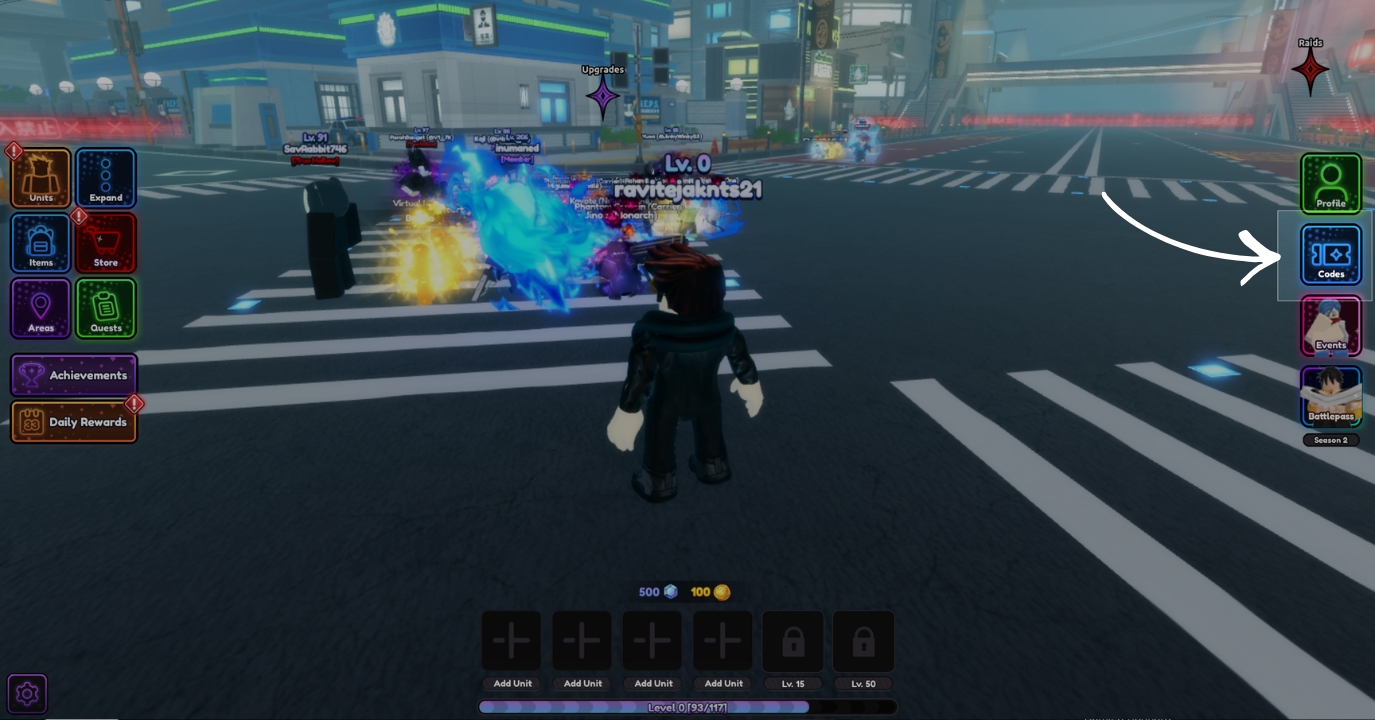Open the Units panel

(41, 178)
